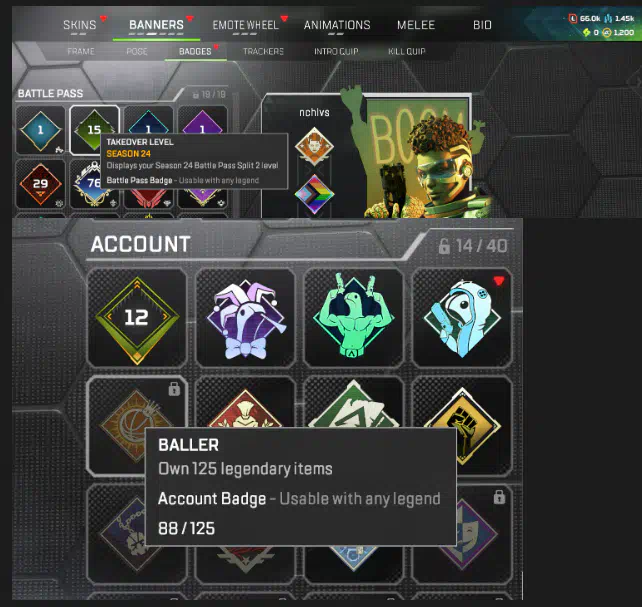Select the purple jester account badge
642x607 pixels.
click(245, 317)
